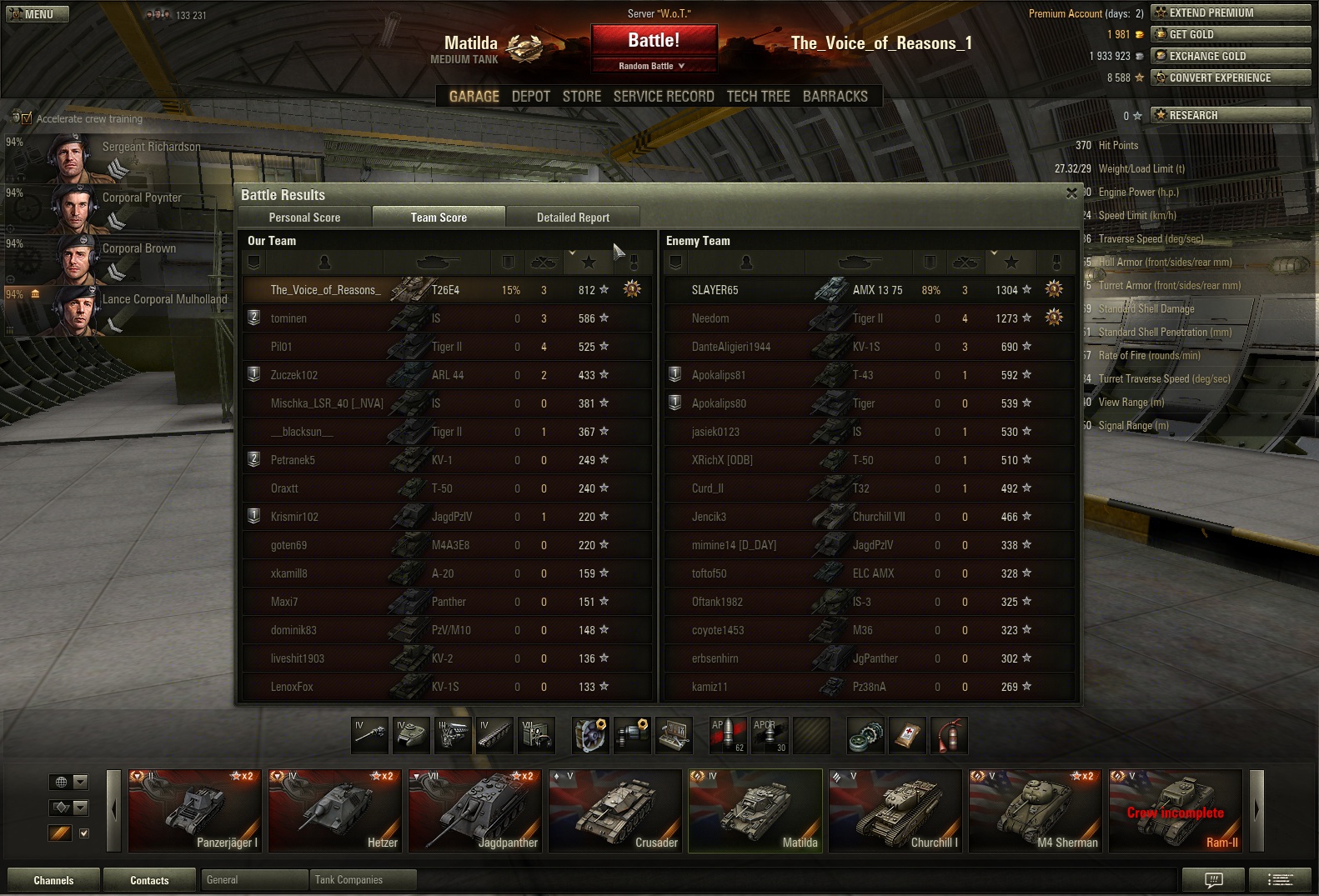The image size is (1319, 896).
Task: Open Research for the Matilda
Action: point(1230,115)
